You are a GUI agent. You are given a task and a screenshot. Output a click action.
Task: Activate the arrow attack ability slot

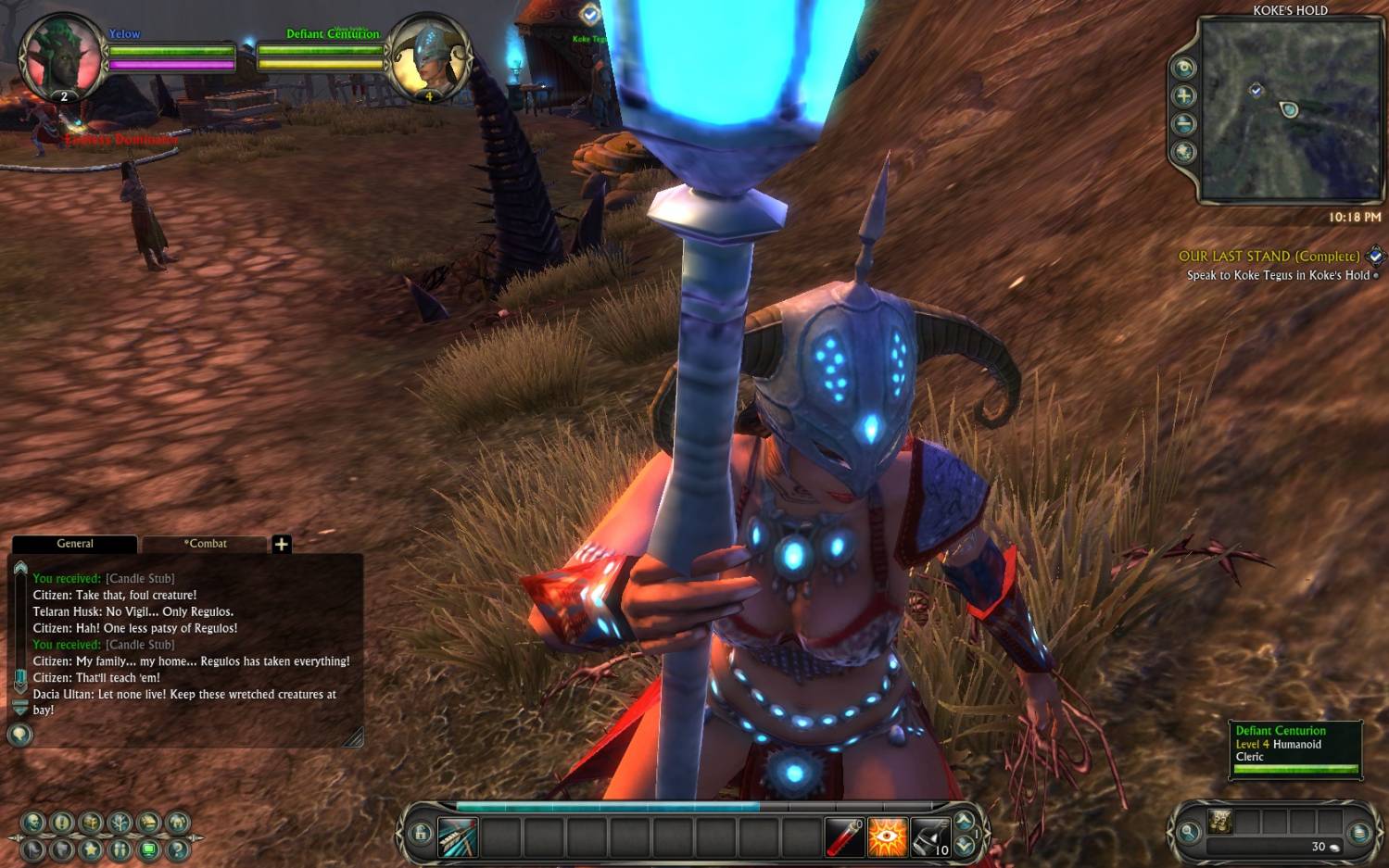point(458,837)
